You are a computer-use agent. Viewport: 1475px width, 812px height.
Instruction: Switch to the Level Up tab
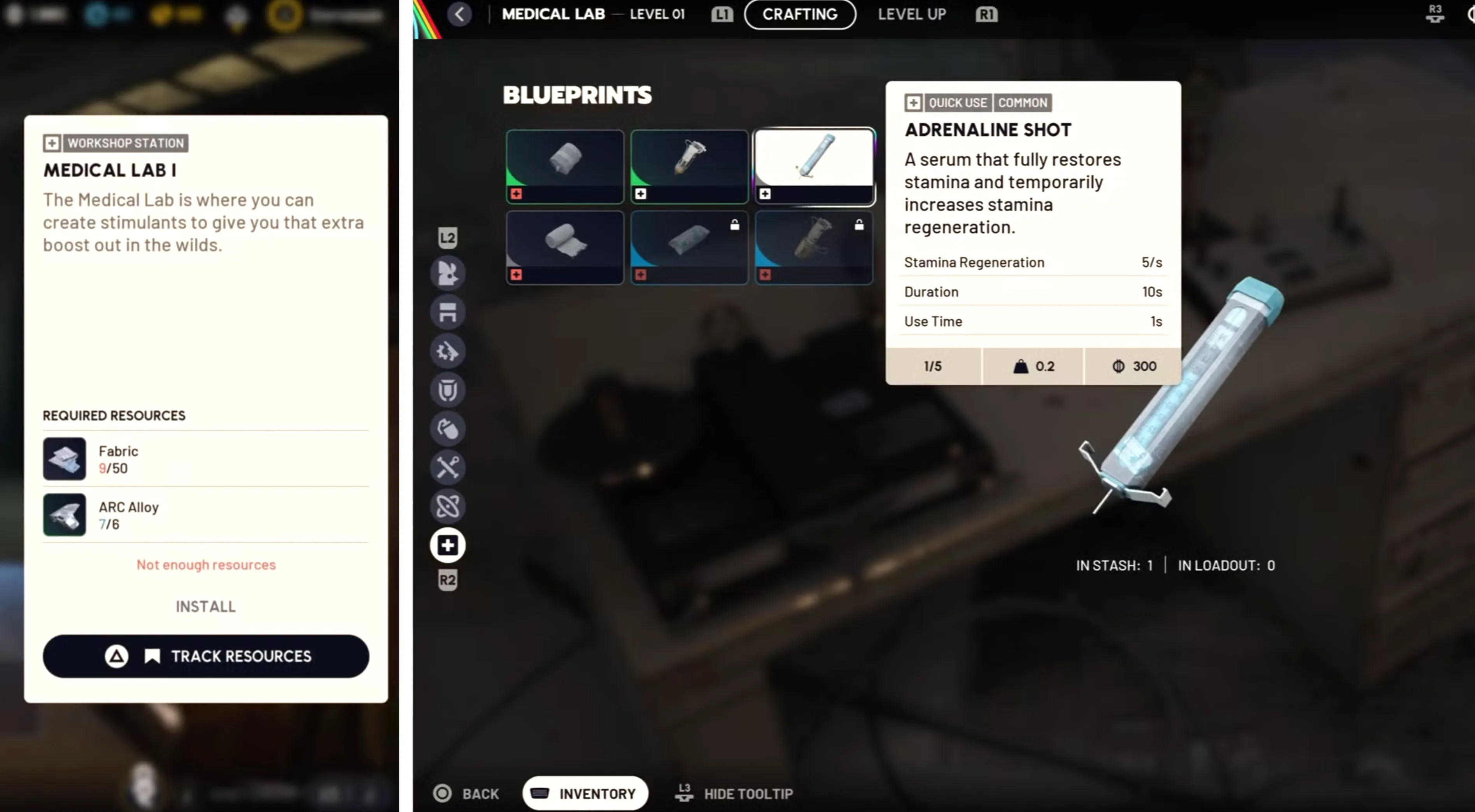coord(912,14)
